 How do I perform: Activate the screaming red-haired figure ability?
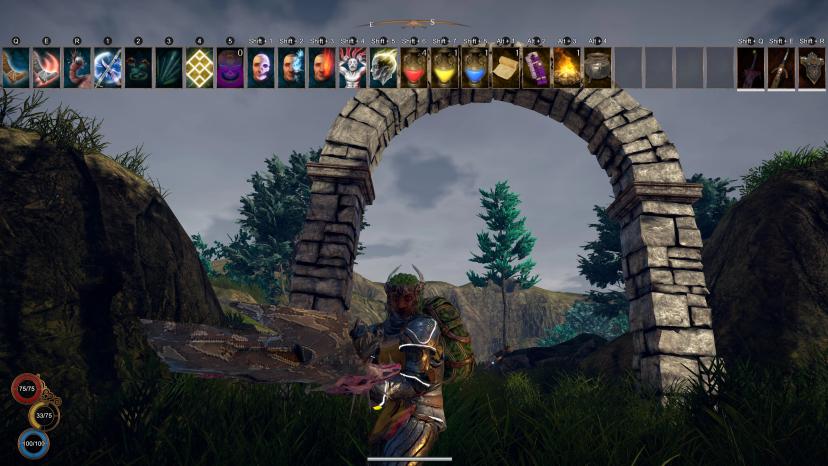tap(353, 67)
